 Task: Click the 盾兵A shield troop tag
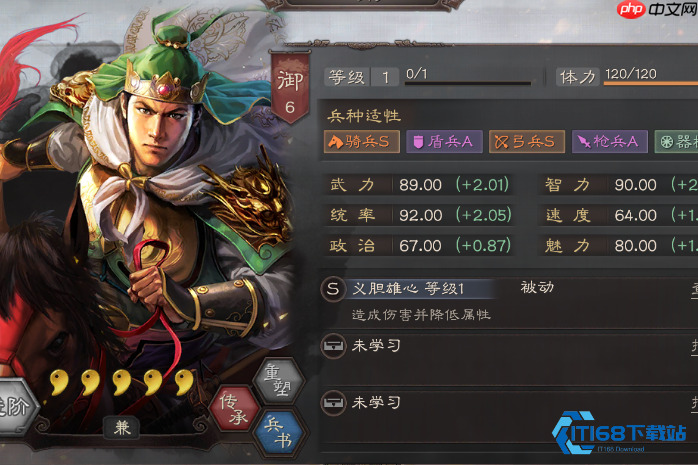pyautogui.click(x=443, y=142)
